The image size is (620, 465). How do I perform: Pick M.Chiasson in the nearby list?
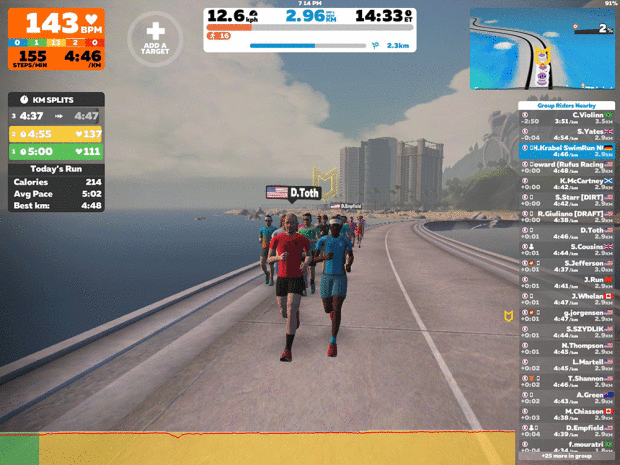click(x=568, y=413)
